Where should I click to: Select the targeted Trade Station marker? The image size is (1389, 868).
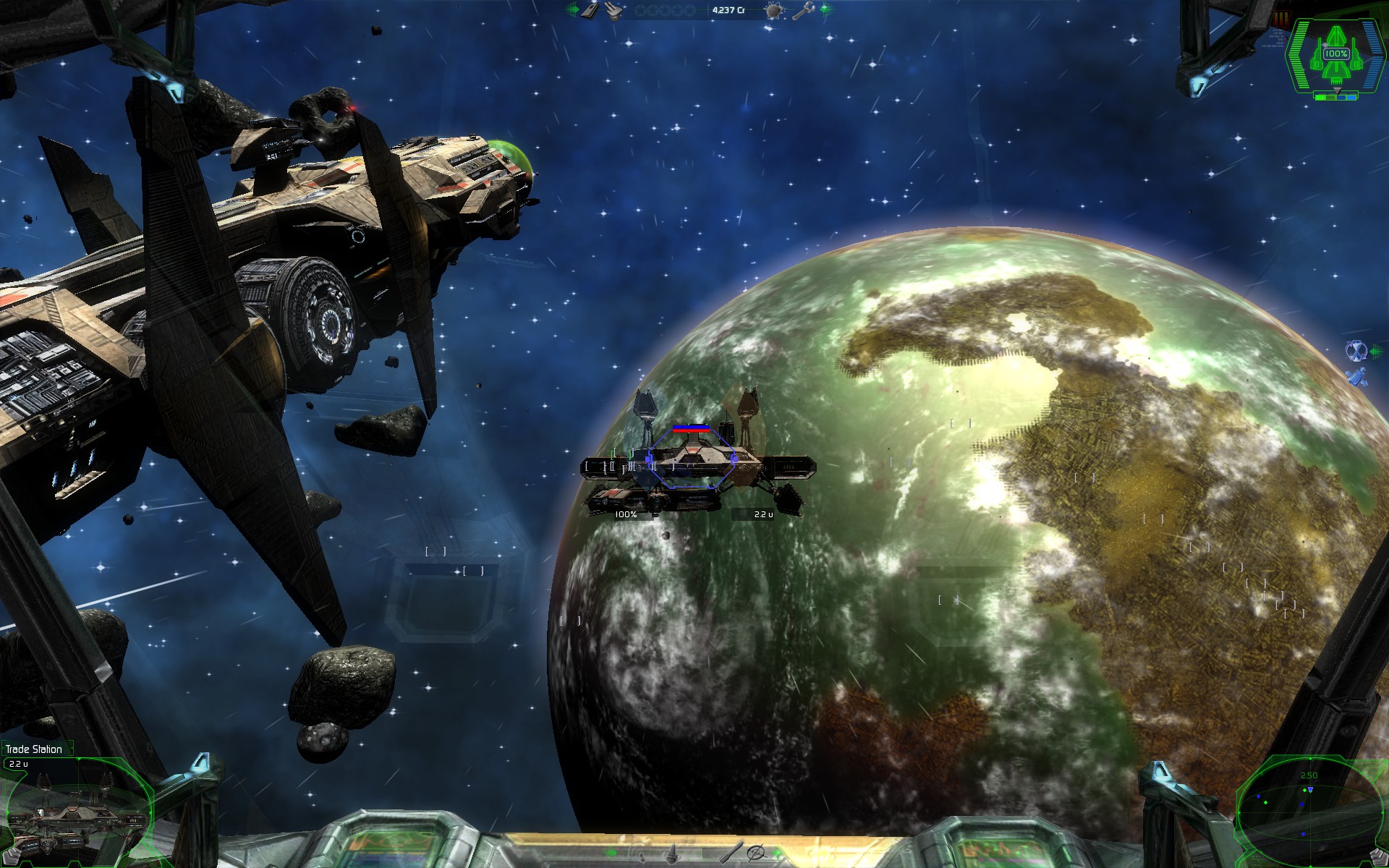pyautogui.click(x=691, y=458)
